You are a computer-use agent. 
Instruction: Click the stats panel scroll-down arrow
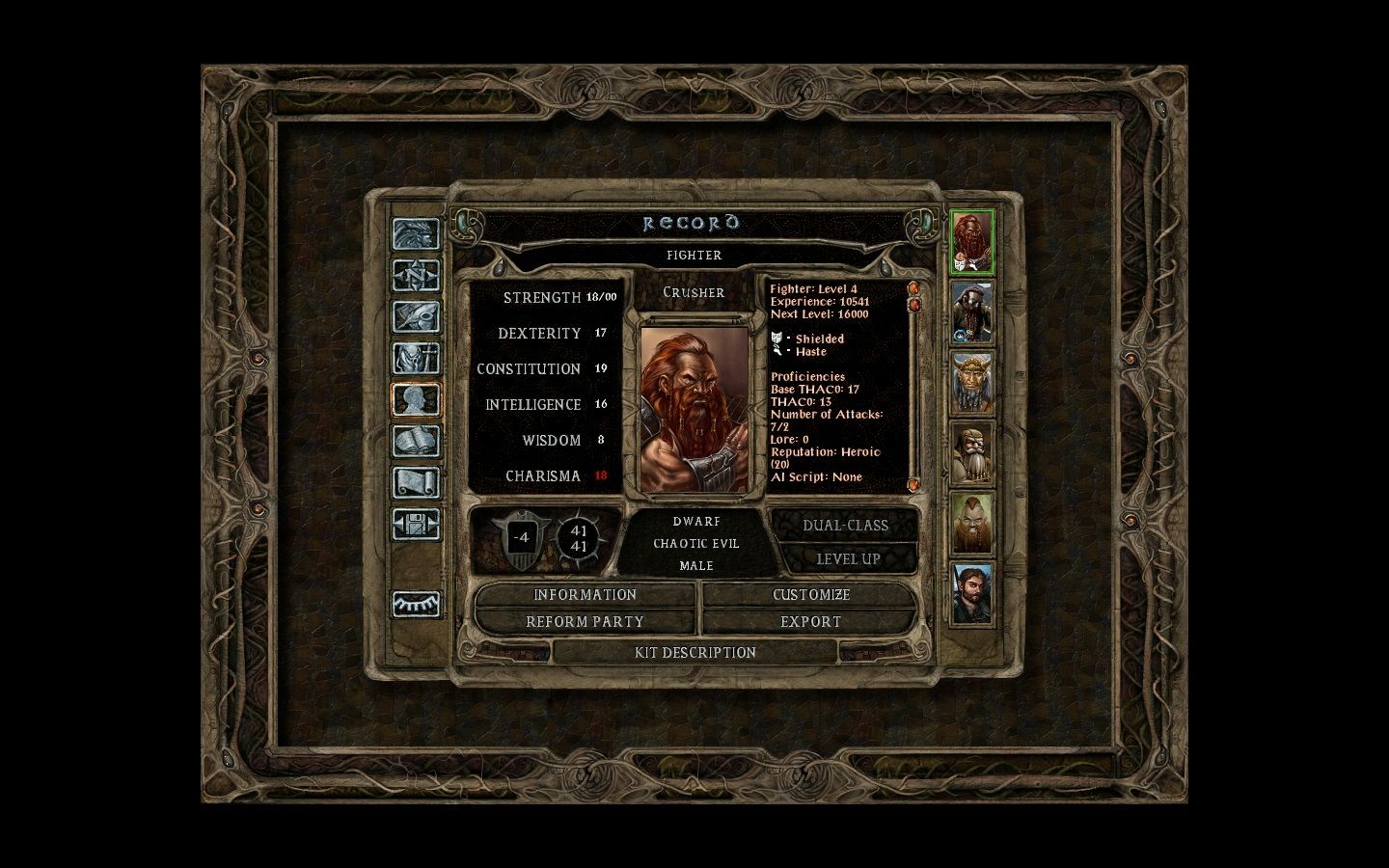point(913,484)
